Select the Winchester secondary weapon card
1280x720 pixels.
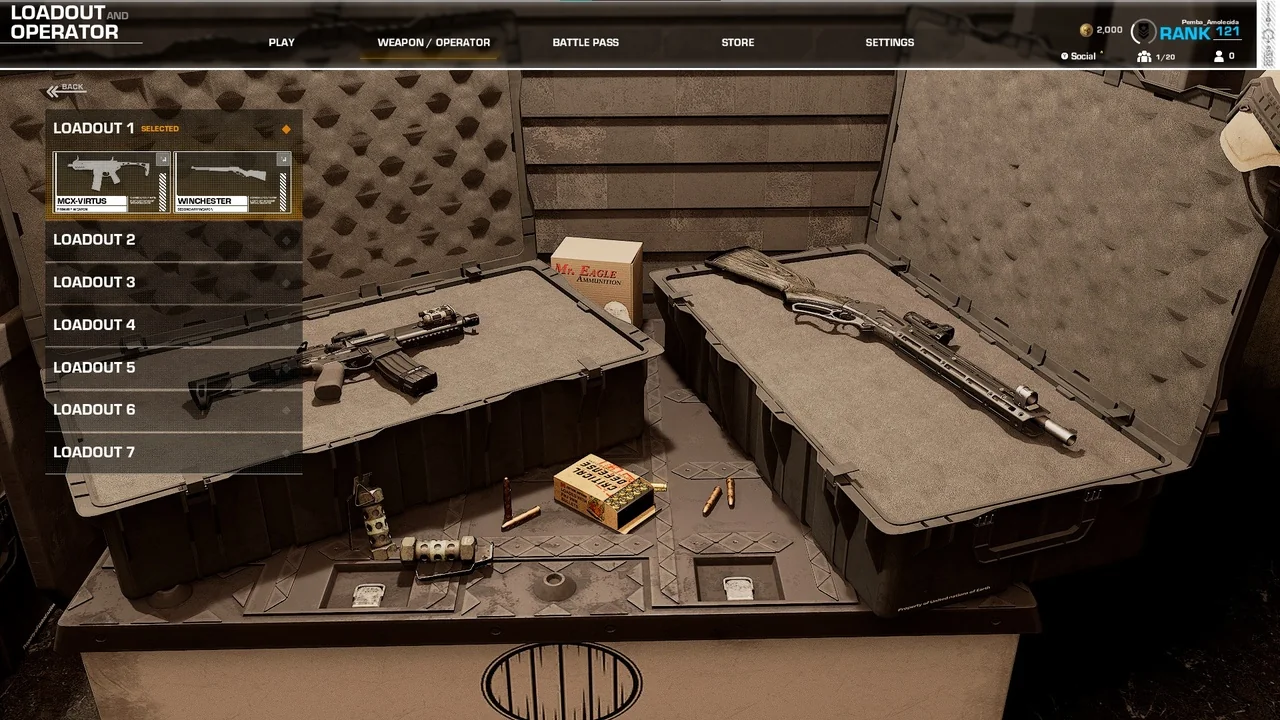[x=233, y=181]
